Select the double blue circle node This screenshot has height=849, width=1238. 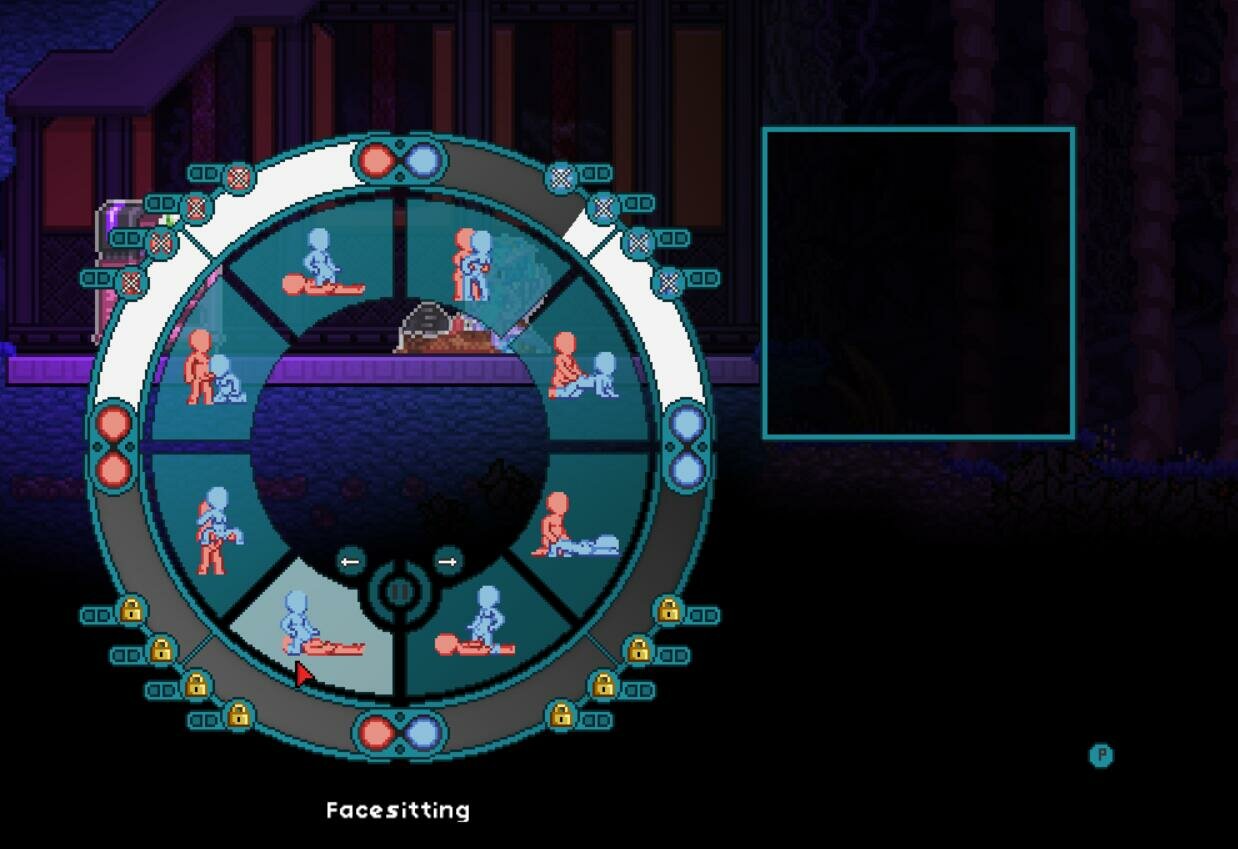(x=686, y=445)
